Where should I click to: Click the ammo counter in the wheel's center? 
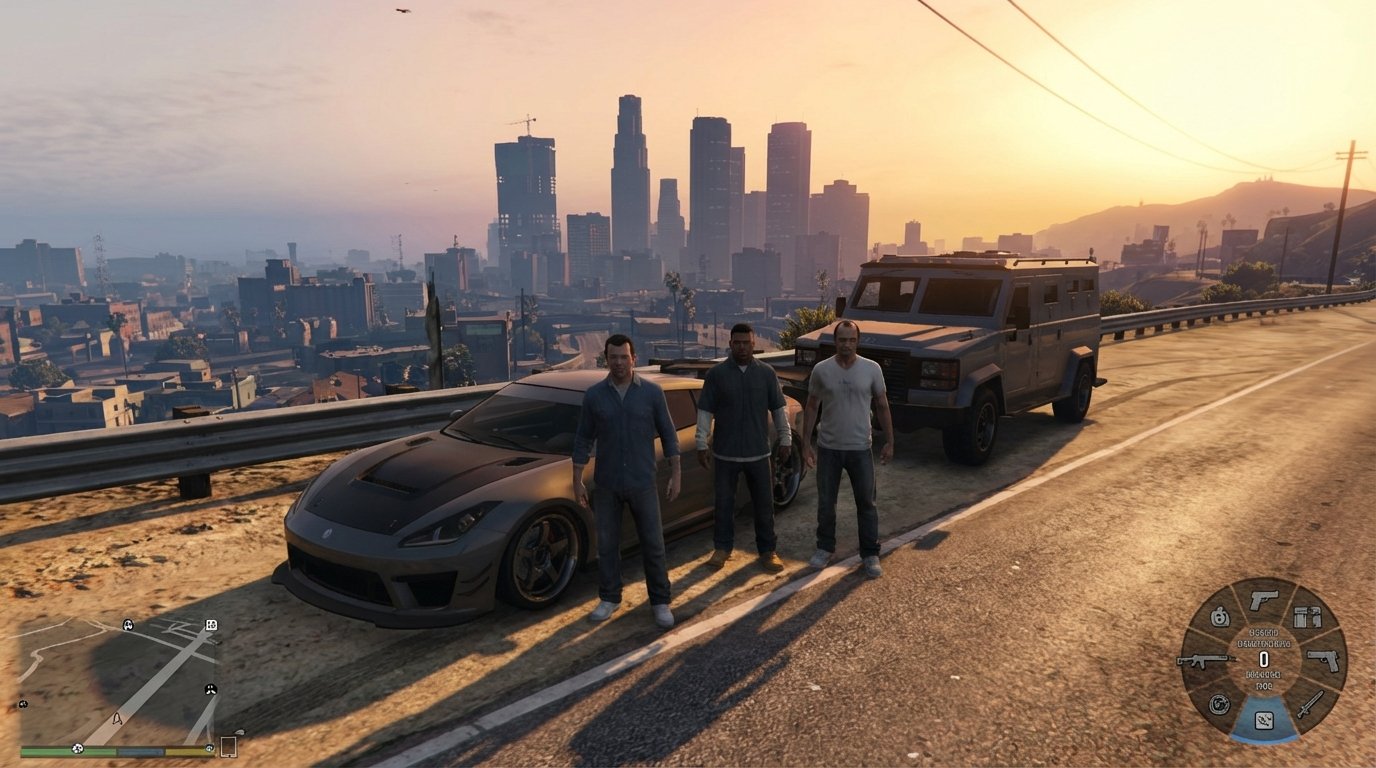[1264, 658]
